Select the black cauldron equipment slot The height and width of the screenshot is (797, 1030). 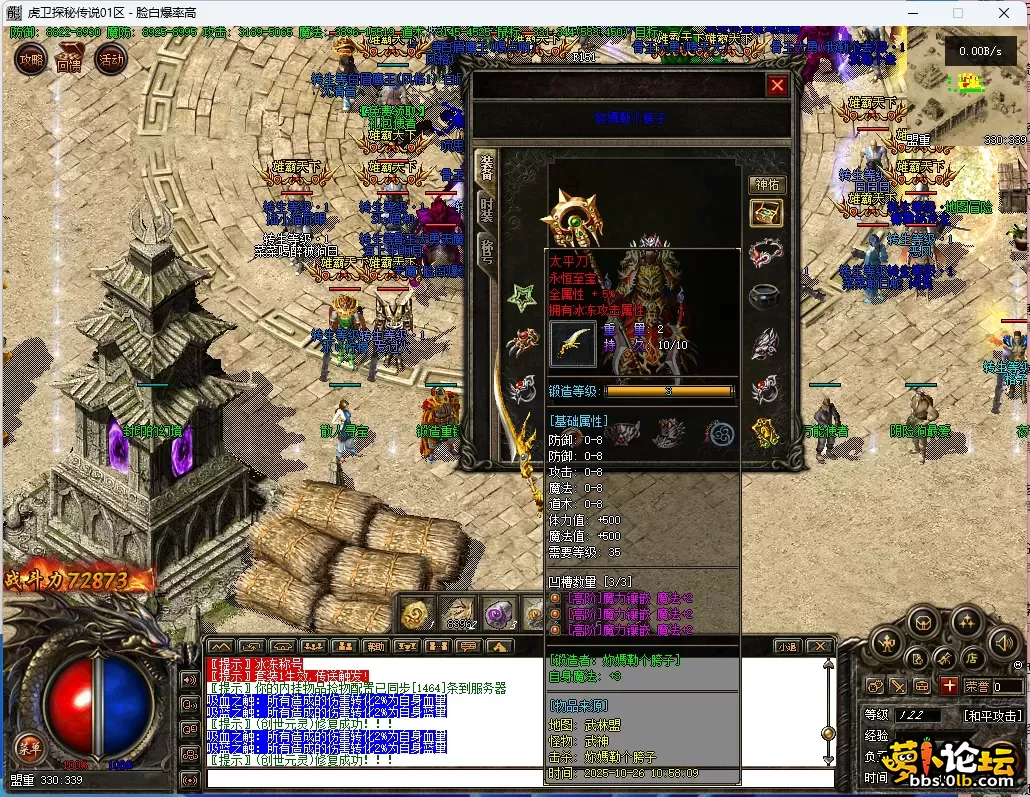(765, 297)
